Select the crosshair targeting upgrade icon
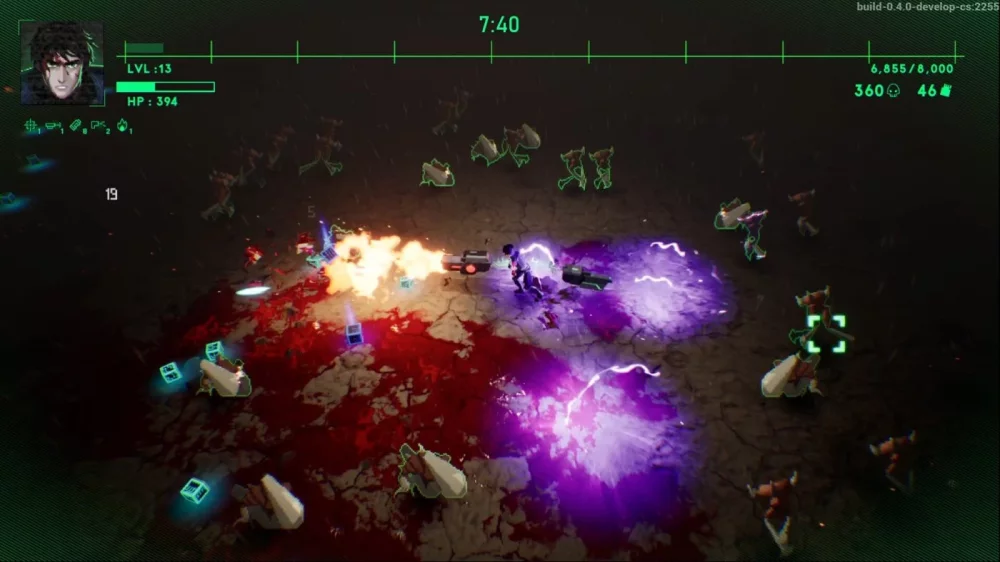1000x562 pixels. [31, 126]
